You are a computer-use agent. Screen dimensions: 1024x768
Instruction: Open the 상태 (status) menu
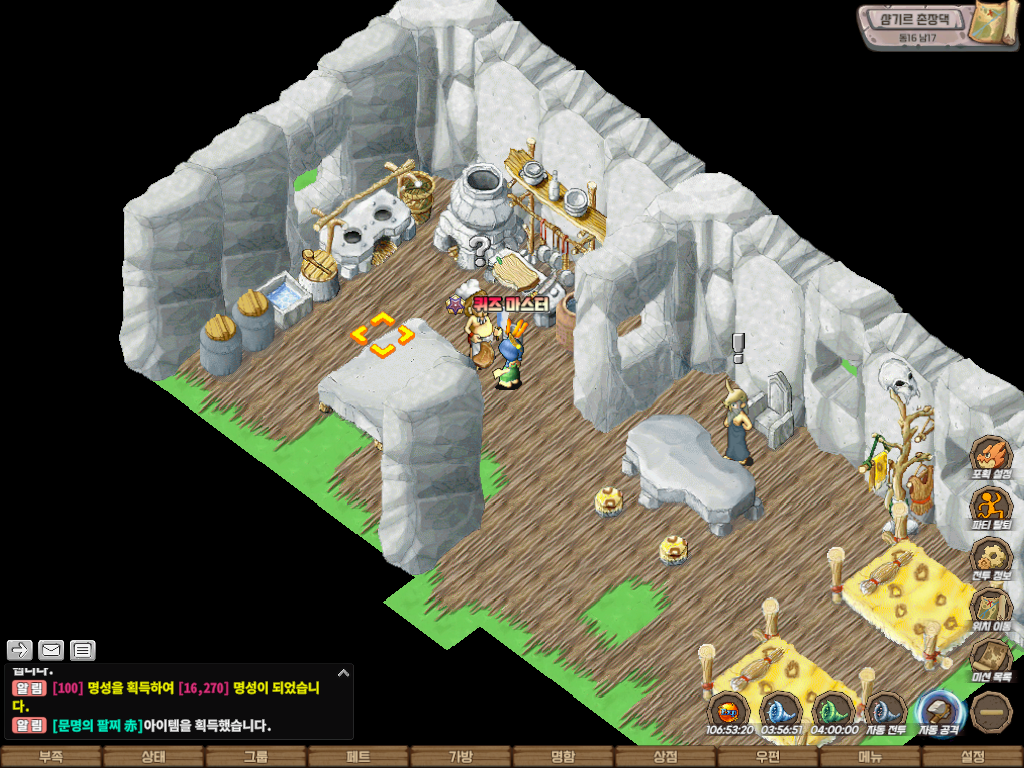153,757
